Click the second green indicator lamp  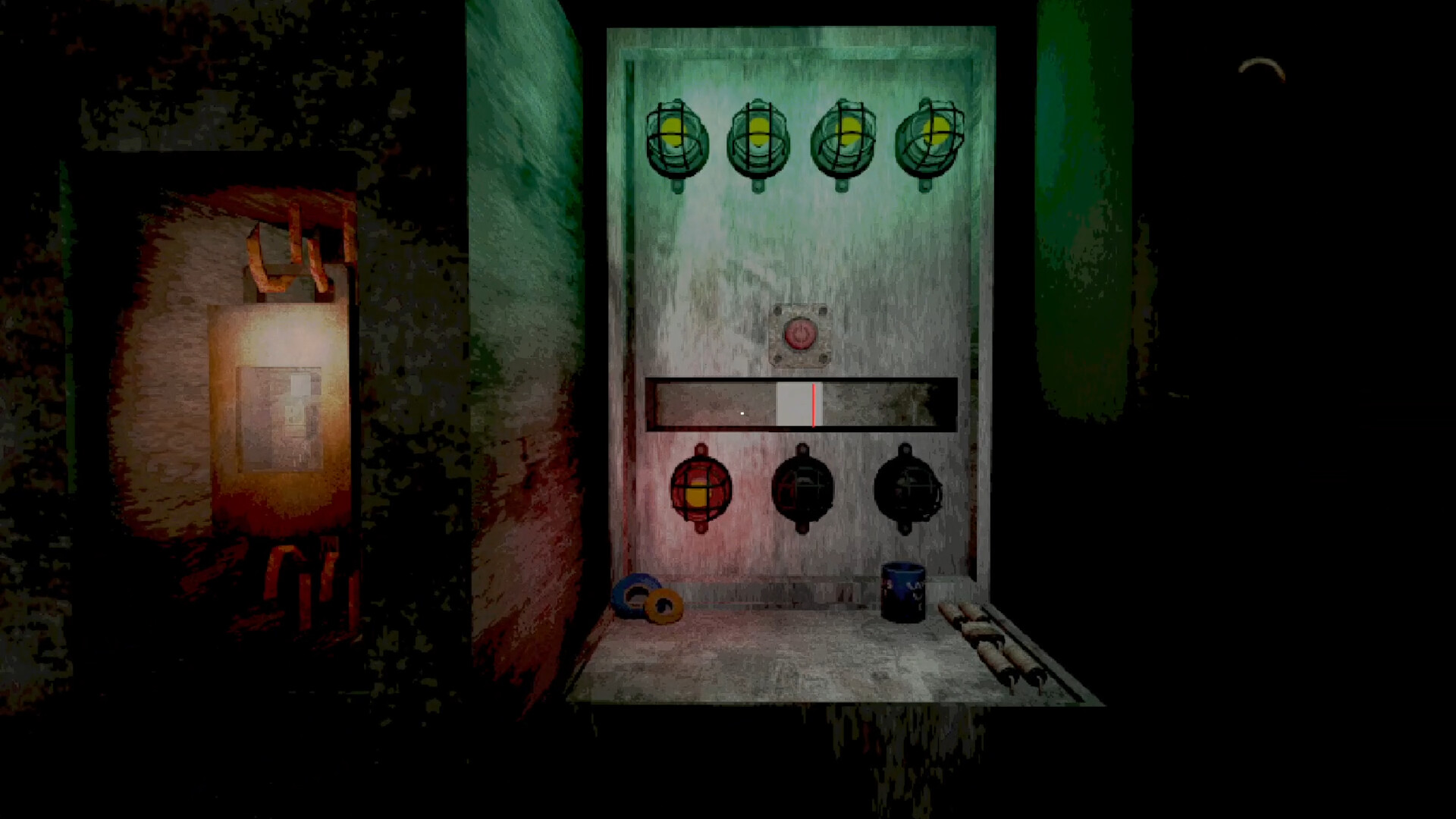pos(761,136)
